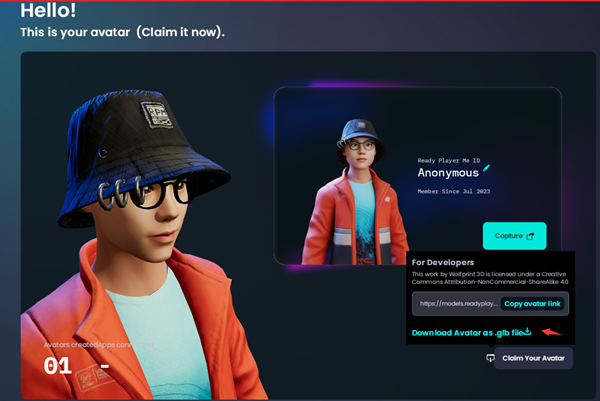Select the models.readyplayer URL field

click(x=456, y=303)
